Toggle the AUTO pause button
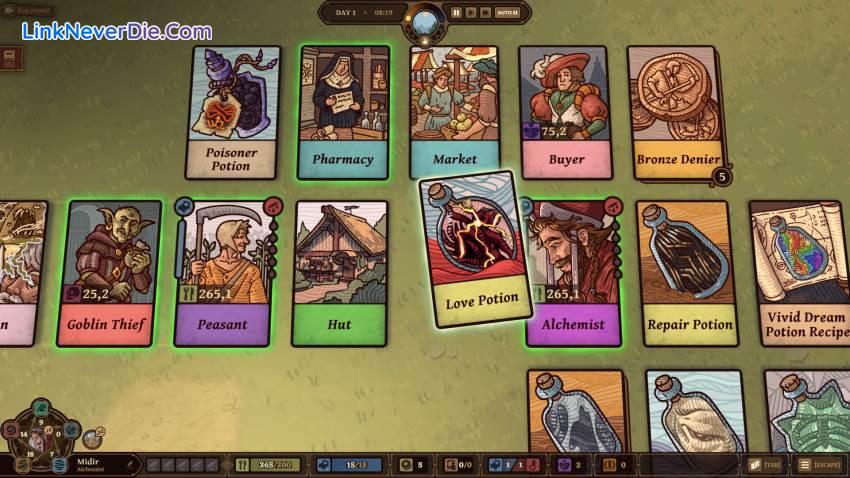 point(507,13)
